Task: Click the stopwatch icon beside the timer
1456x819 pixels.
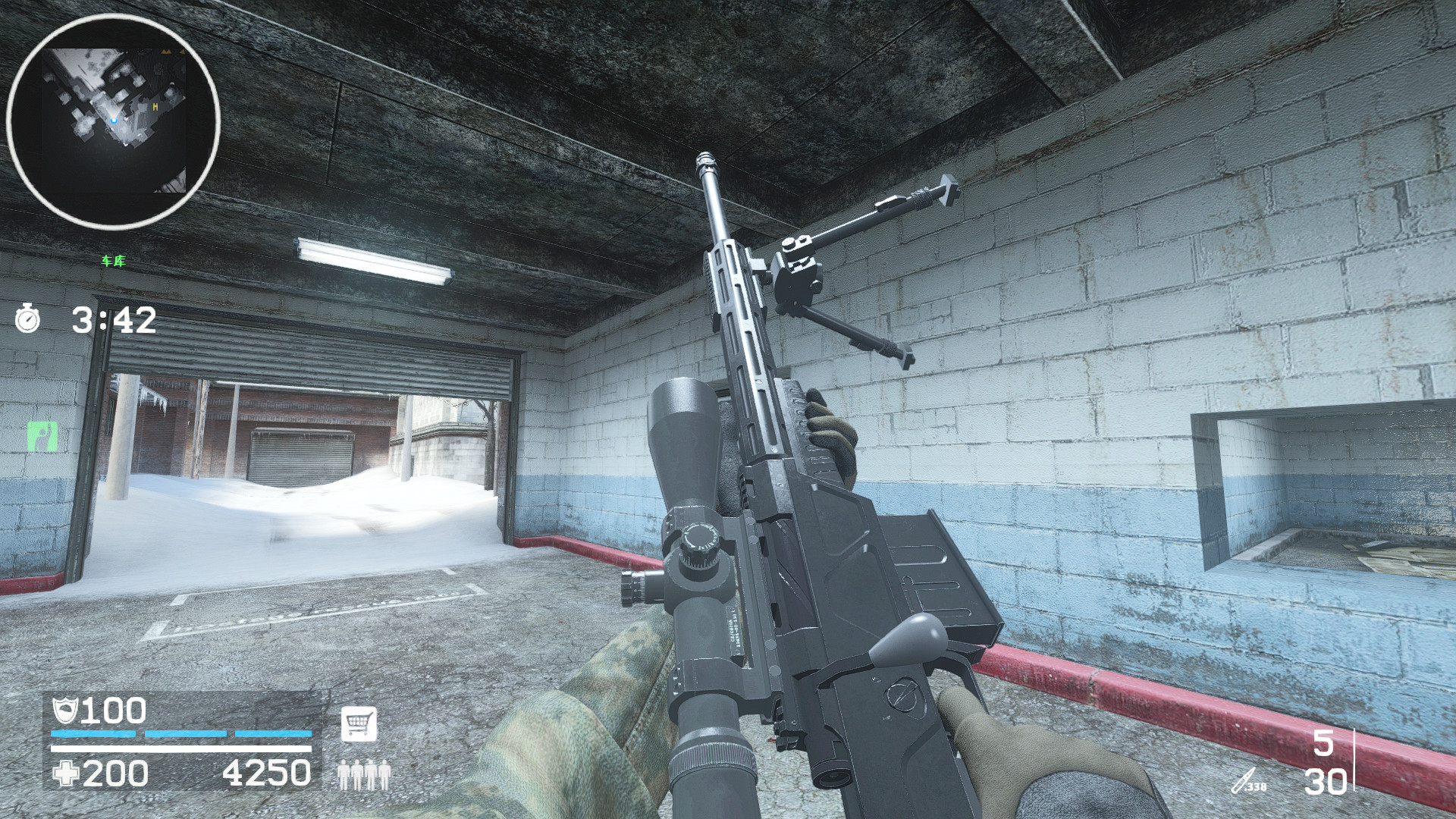Action: [28, 319]
